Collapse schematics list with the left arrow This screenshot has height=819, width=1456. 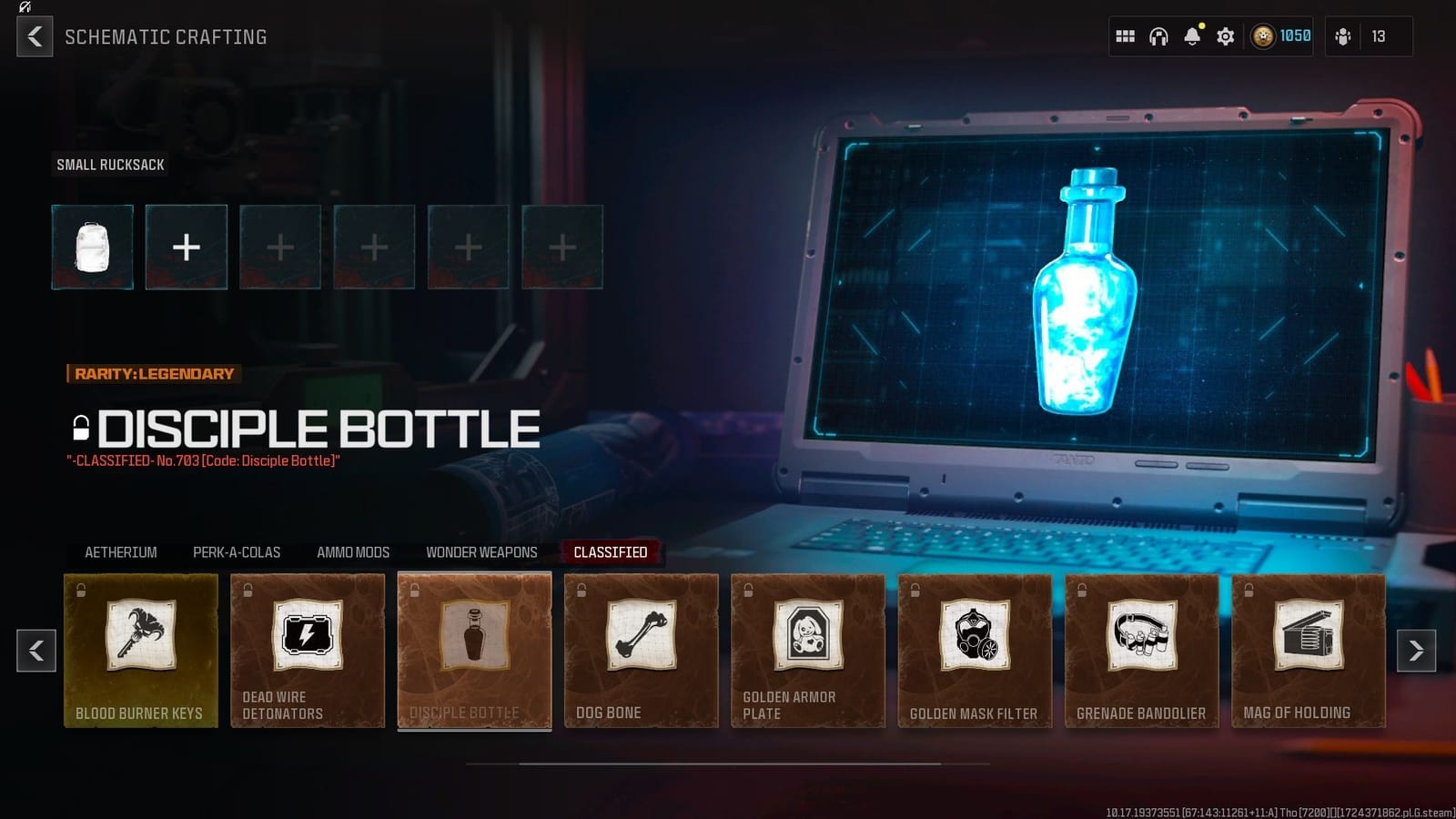36,652
